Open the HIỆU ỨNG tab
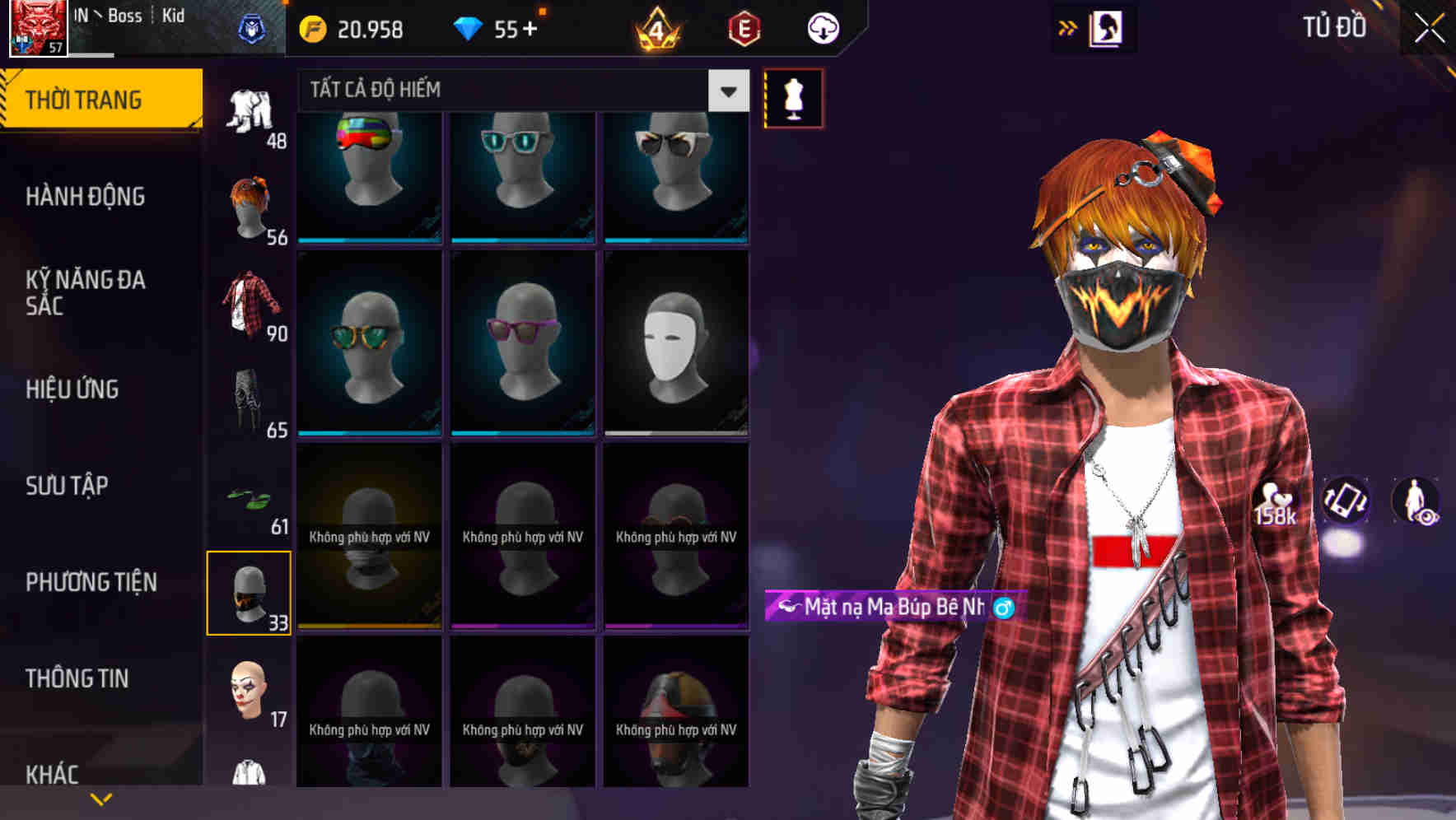Viewport: 1456px width, 820px height. [72, 389]
